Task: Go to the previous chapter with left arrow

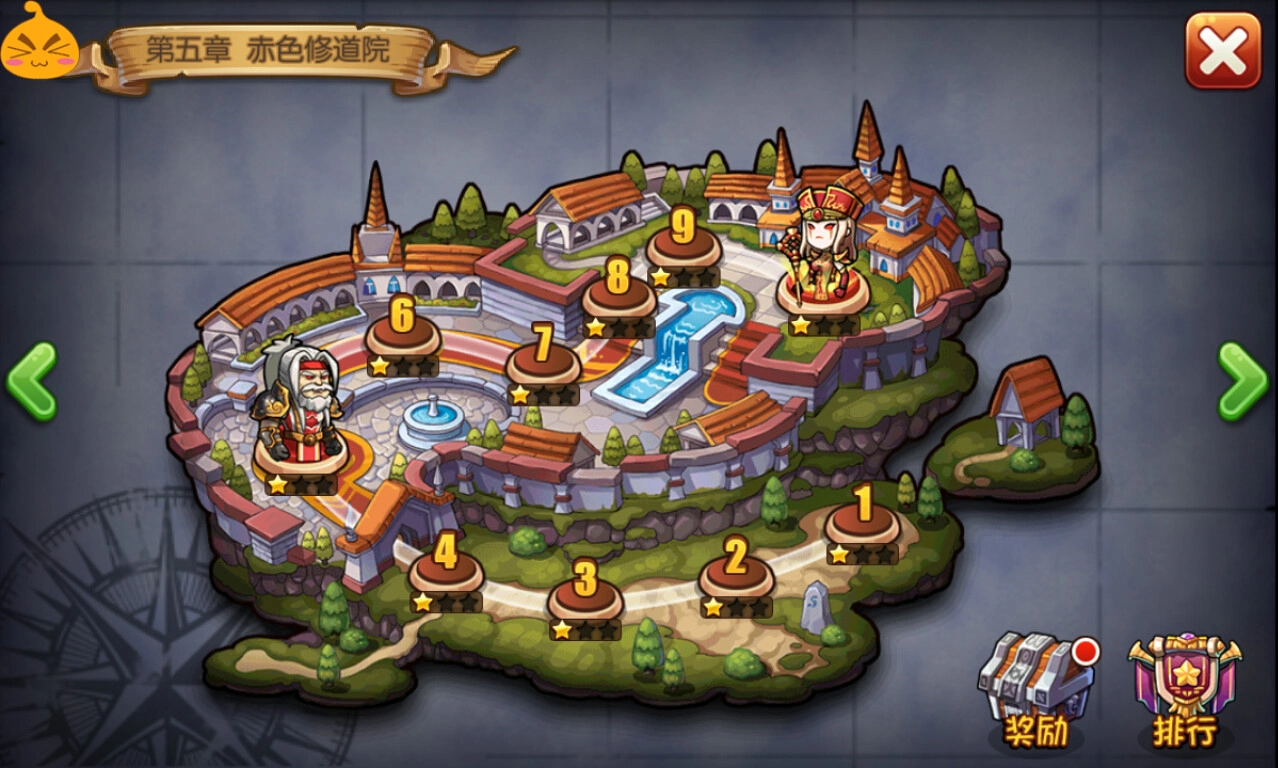Action: coord(32,381)
